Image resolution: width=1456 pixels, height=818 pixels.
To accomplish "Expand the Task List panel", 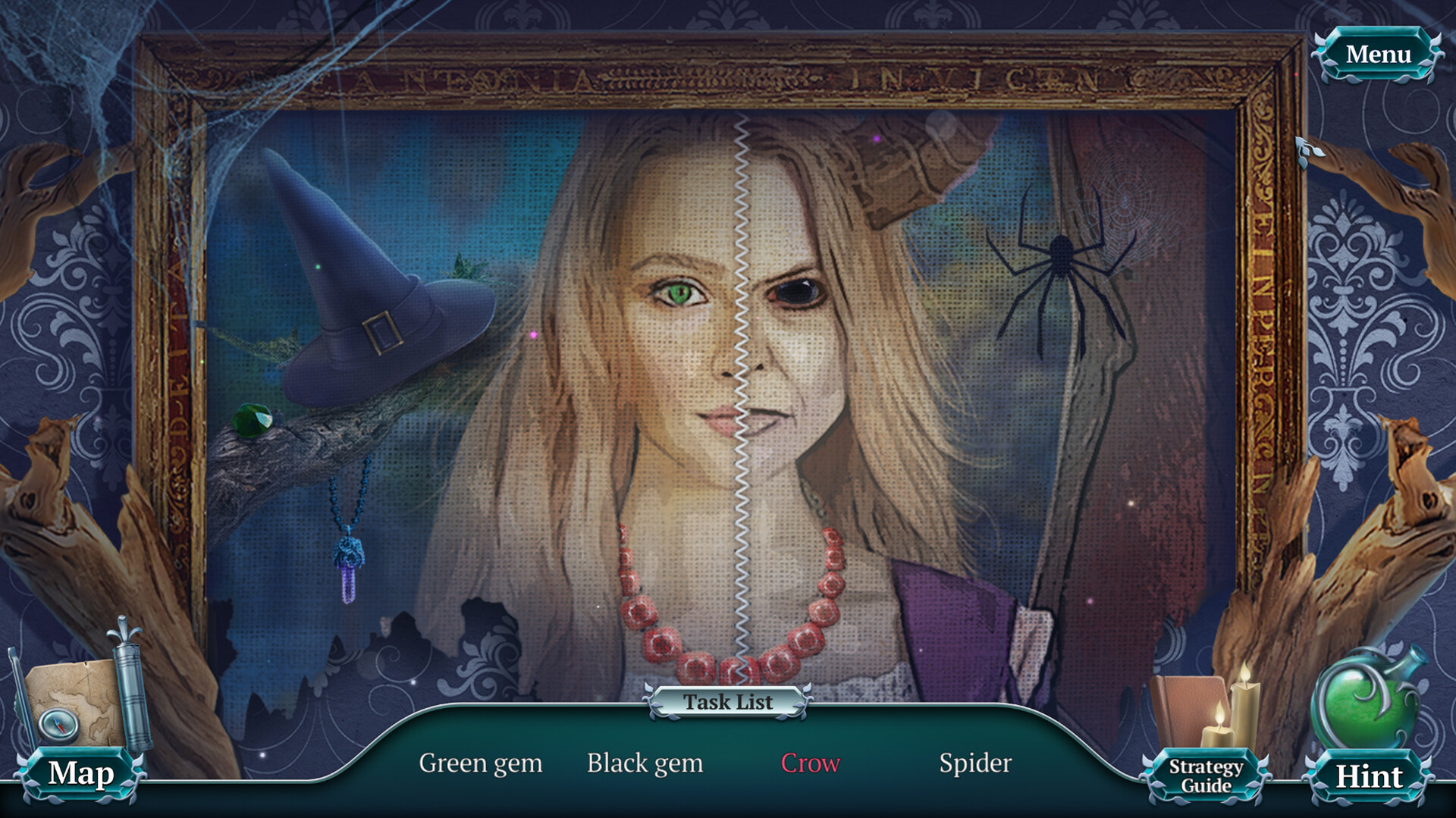I will (x=727, y=701).
